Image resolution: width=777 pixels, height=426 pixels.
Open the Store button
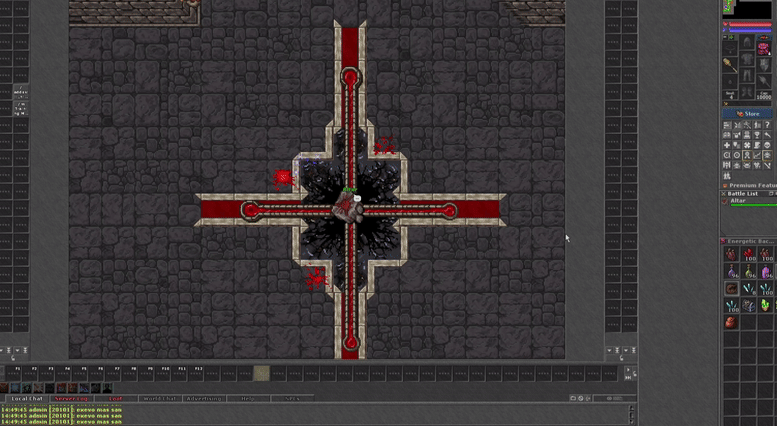(747, 114)
